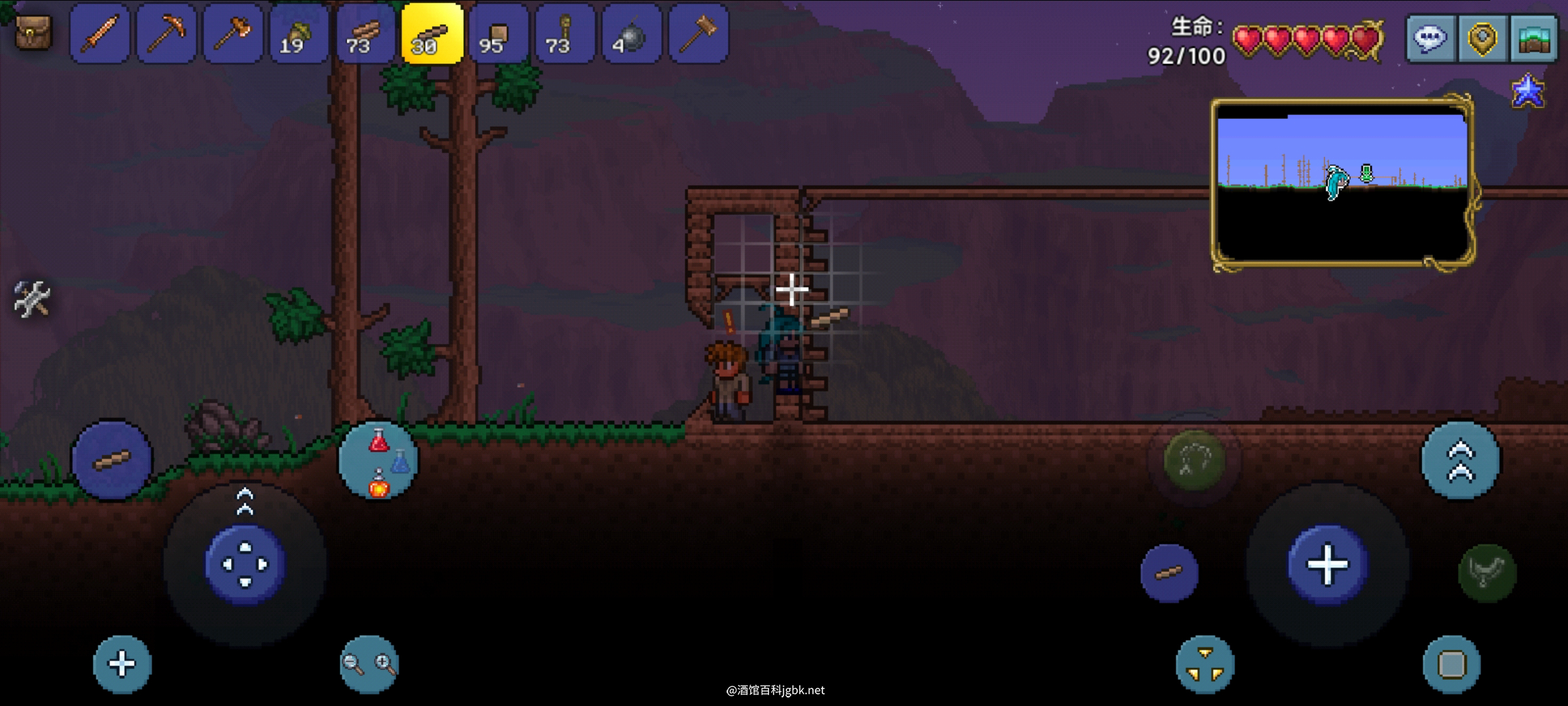
Task: Equip the copper pickaxe from the hotbar
Action: (167, 33)
